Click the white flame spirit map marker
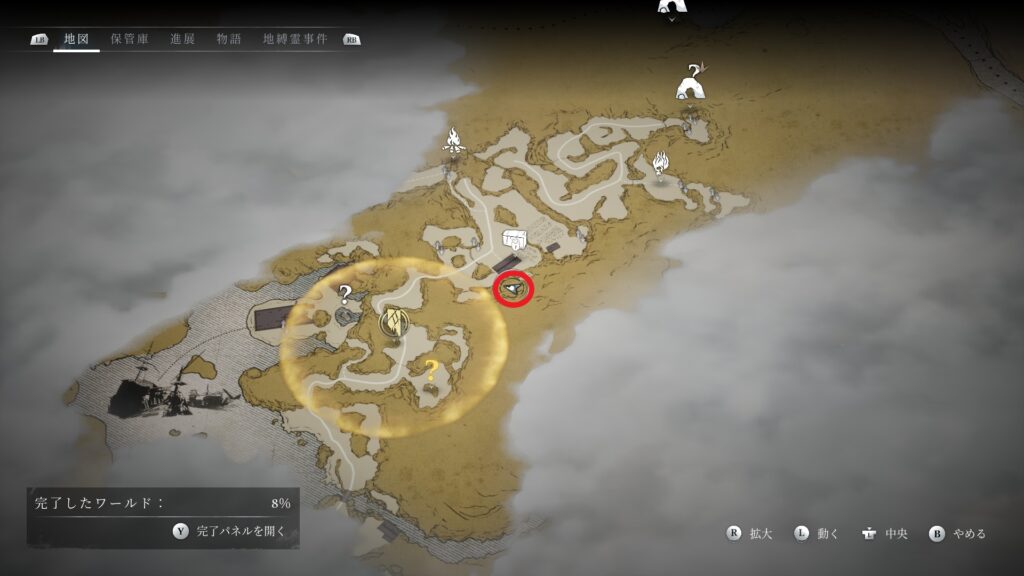This screenshot has width=1024, height=576. 660,162
